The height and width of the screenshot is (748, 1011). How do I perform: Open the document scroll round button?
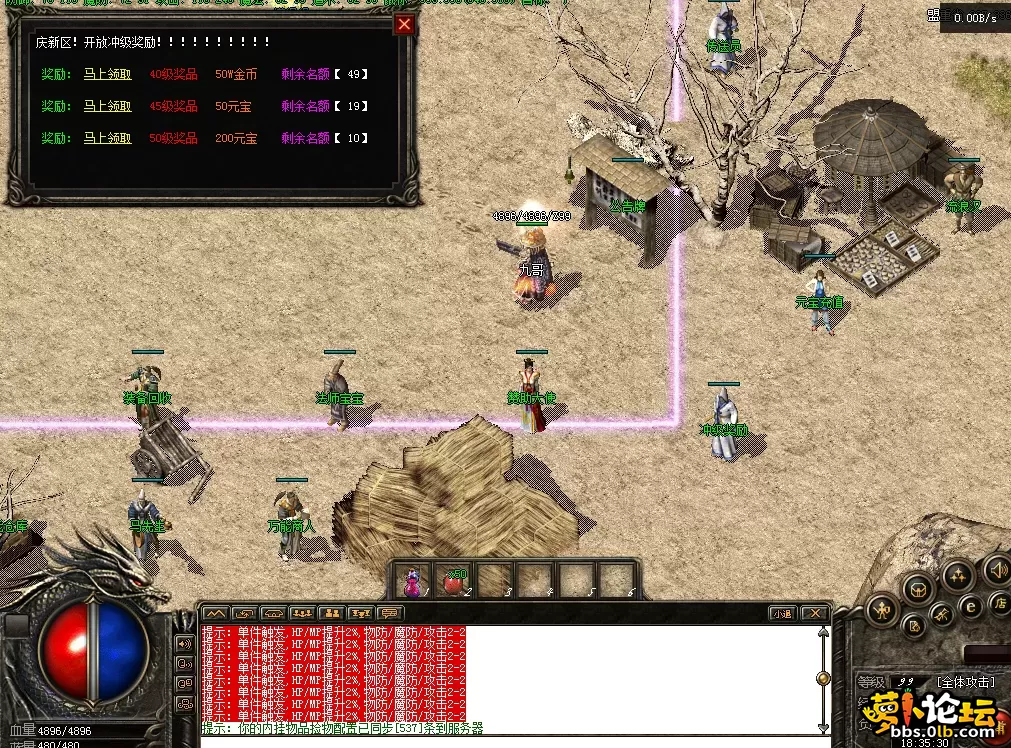point(913,627)
